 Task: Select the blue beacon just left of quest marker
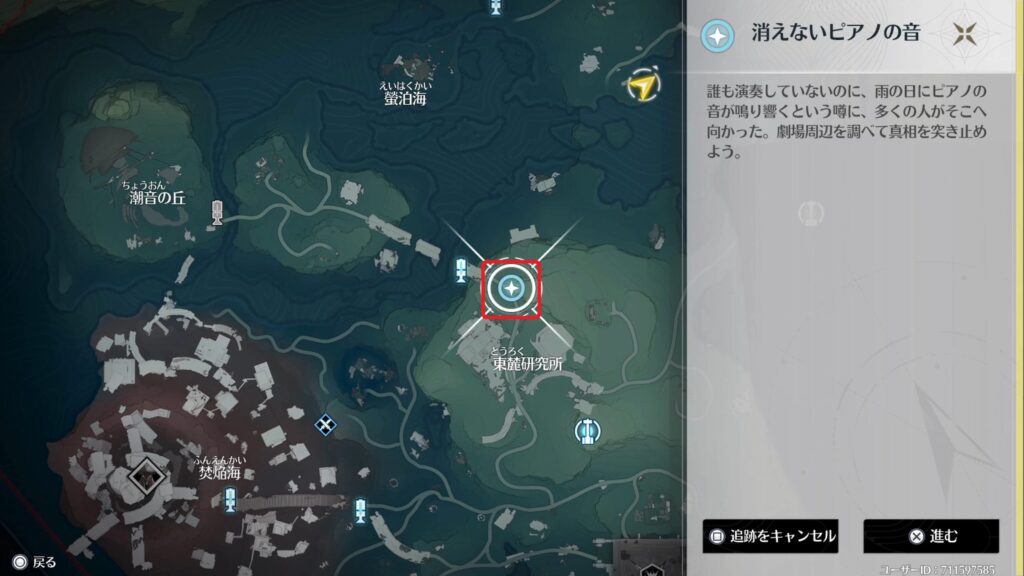pos(460,270)
